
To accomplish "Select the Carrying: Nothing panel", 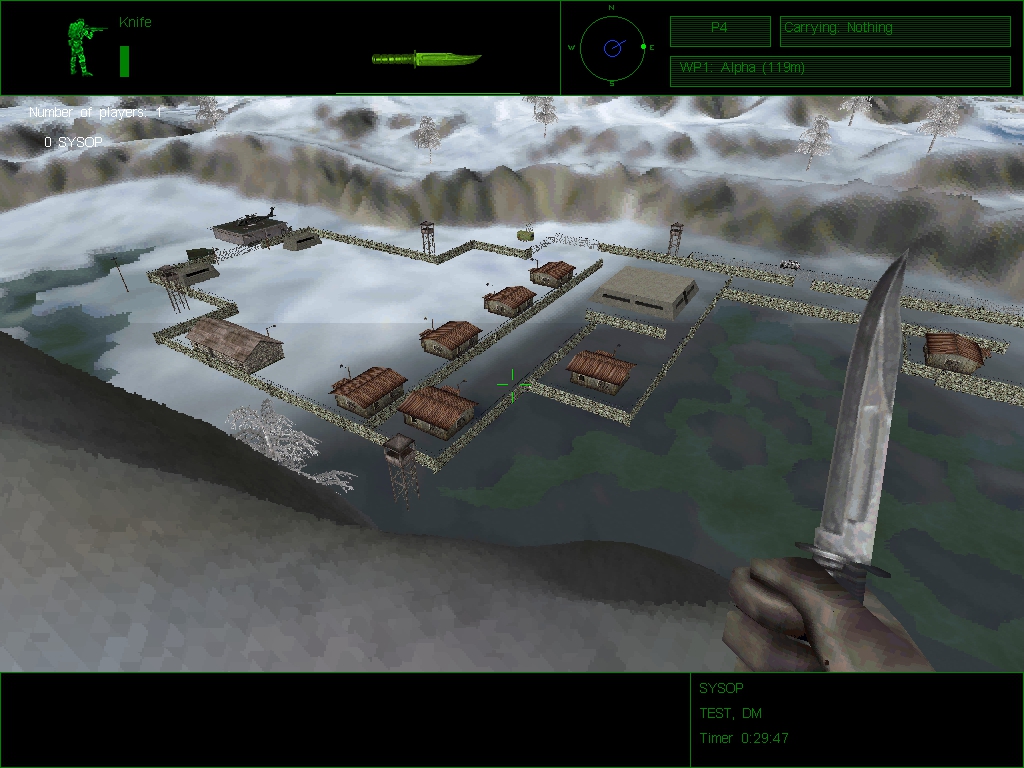I will pyautogui.click(x=894, y=31).
